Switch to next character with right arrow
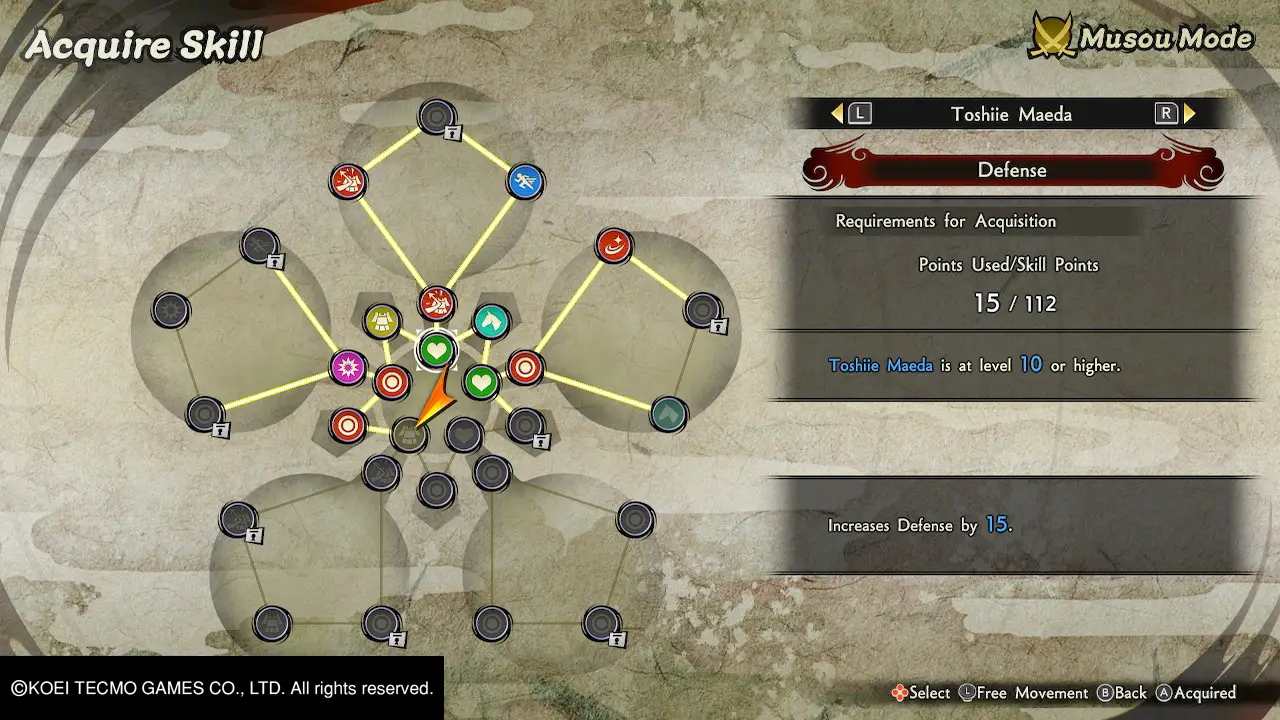Viewport: 1280px width, 720px height. 1189,114
